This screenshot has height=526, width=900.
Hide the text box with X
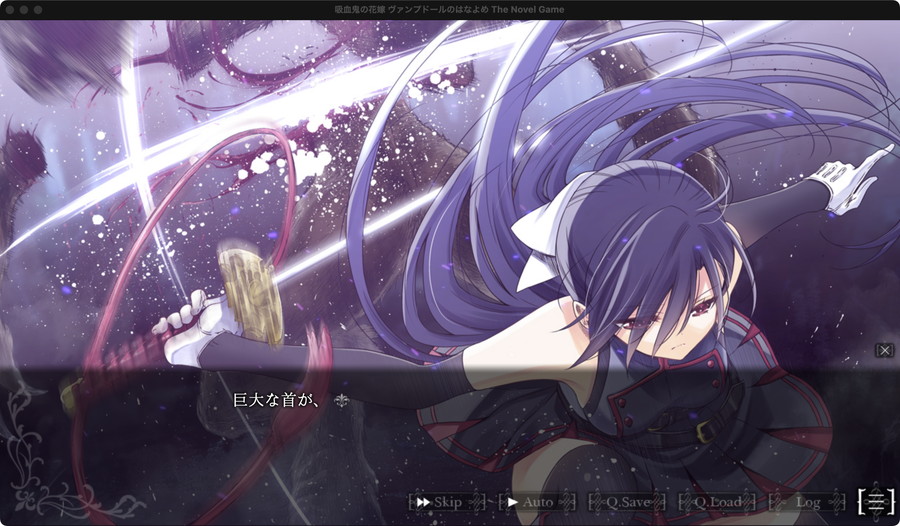885,350
